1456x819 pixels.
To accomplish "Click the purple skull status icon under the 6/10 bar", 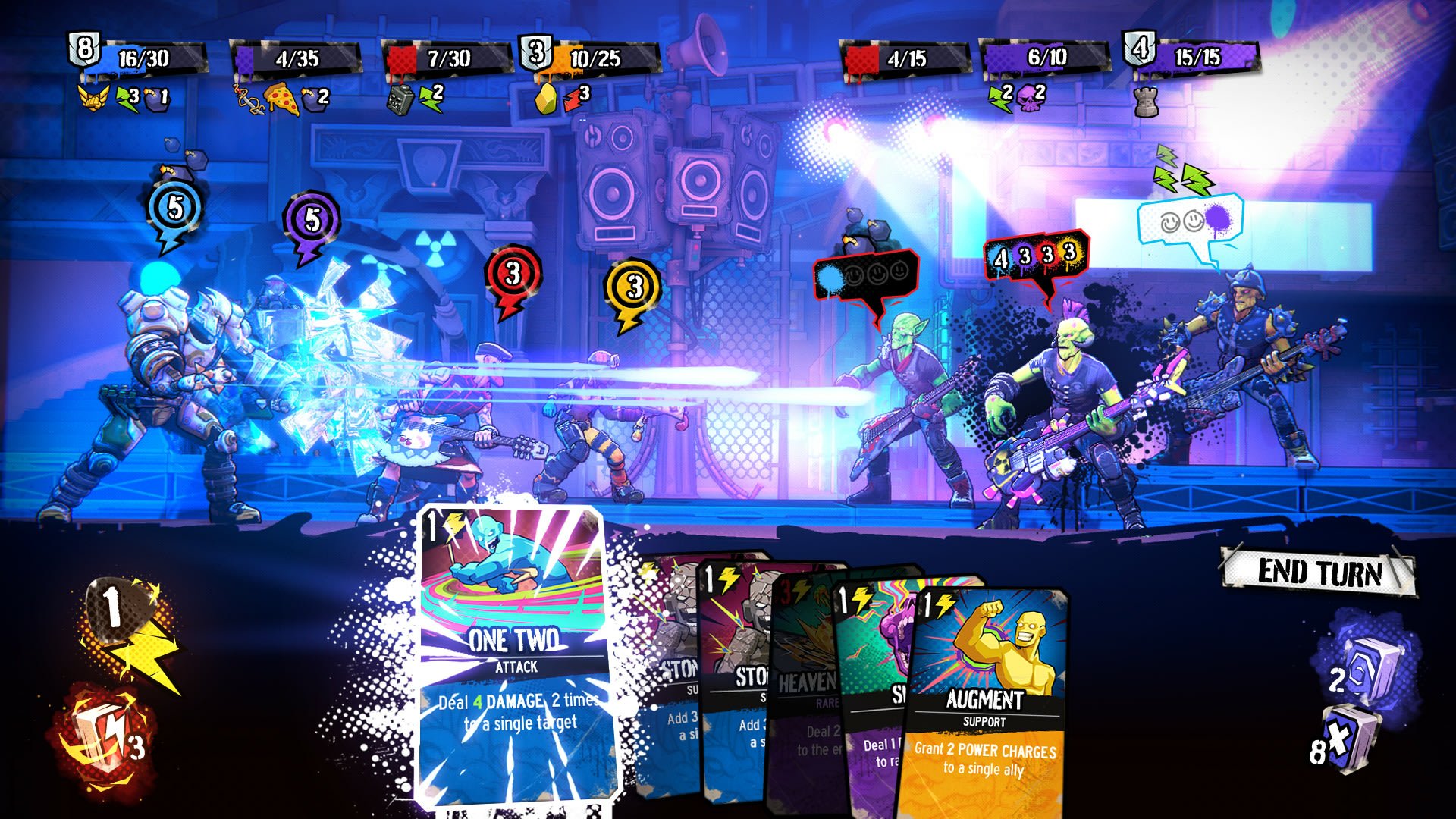I will point(1030,99).
